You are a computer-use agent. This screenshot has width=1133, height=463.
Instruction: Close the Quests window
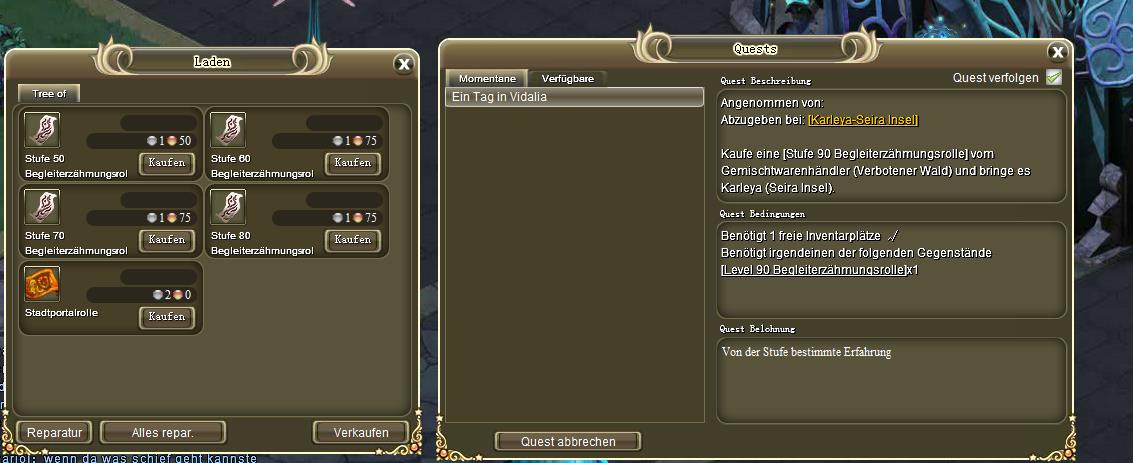point(1056,52)
